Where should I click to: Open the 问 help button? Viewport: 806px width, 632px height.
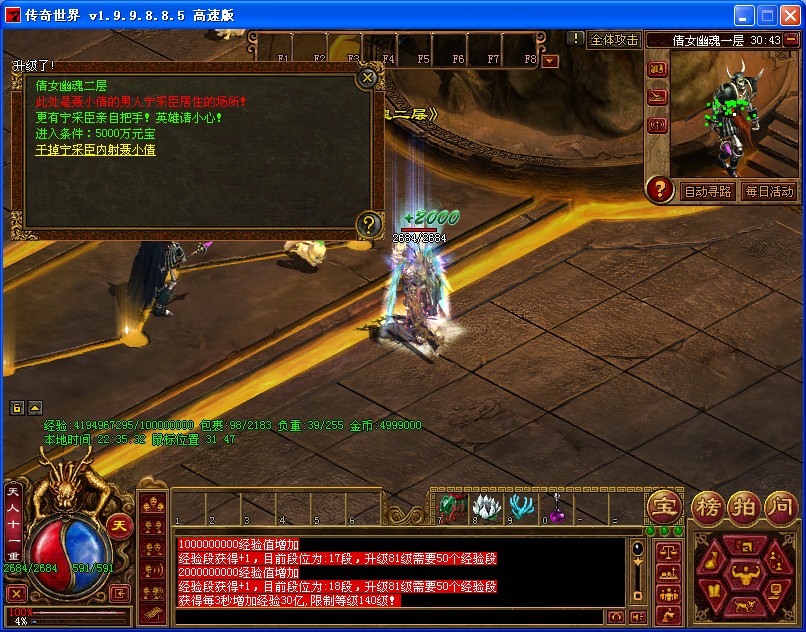coord(778,506)
